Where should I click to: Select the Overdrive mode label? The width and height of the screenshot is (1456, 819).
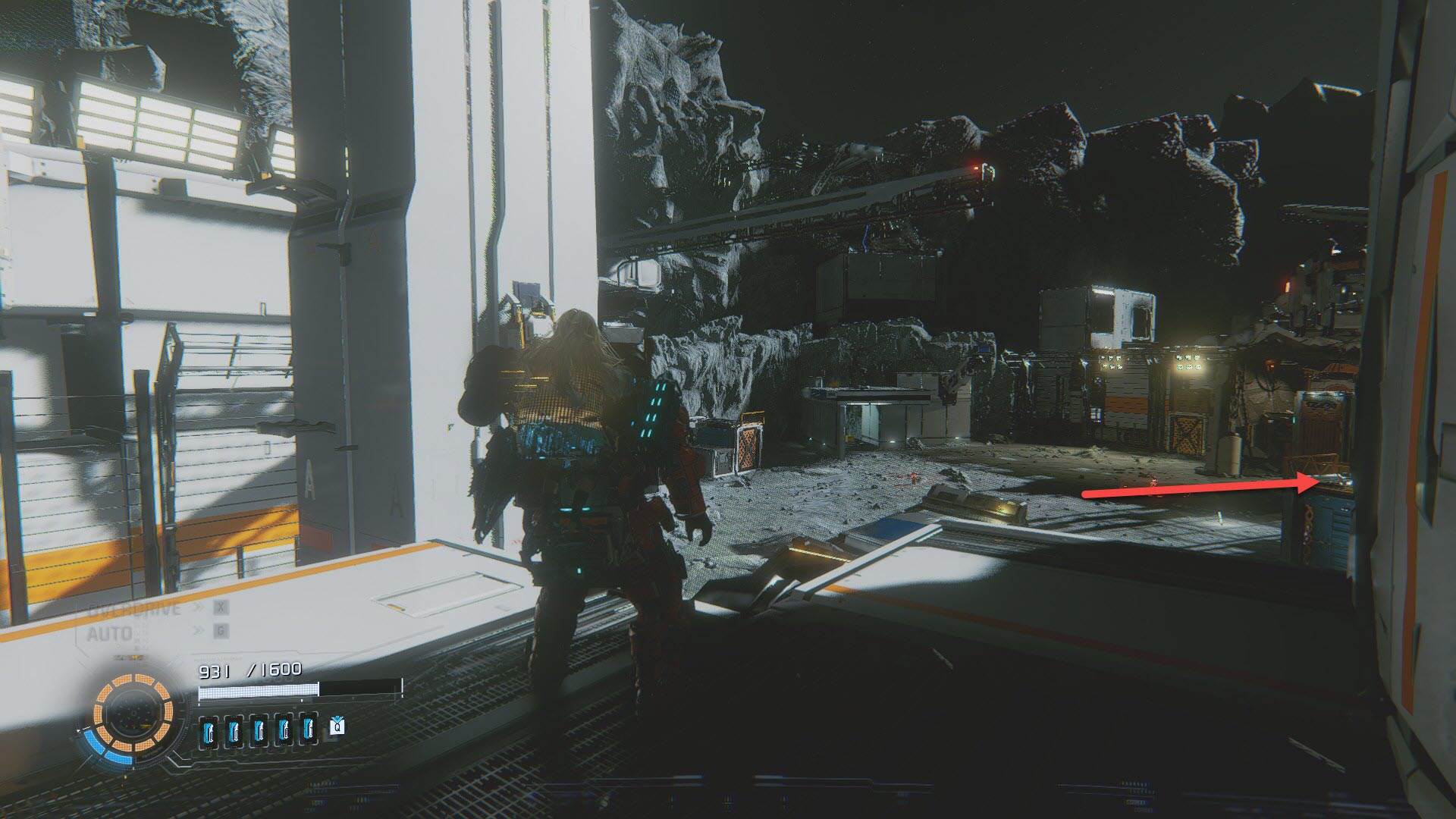click(135, 609)
